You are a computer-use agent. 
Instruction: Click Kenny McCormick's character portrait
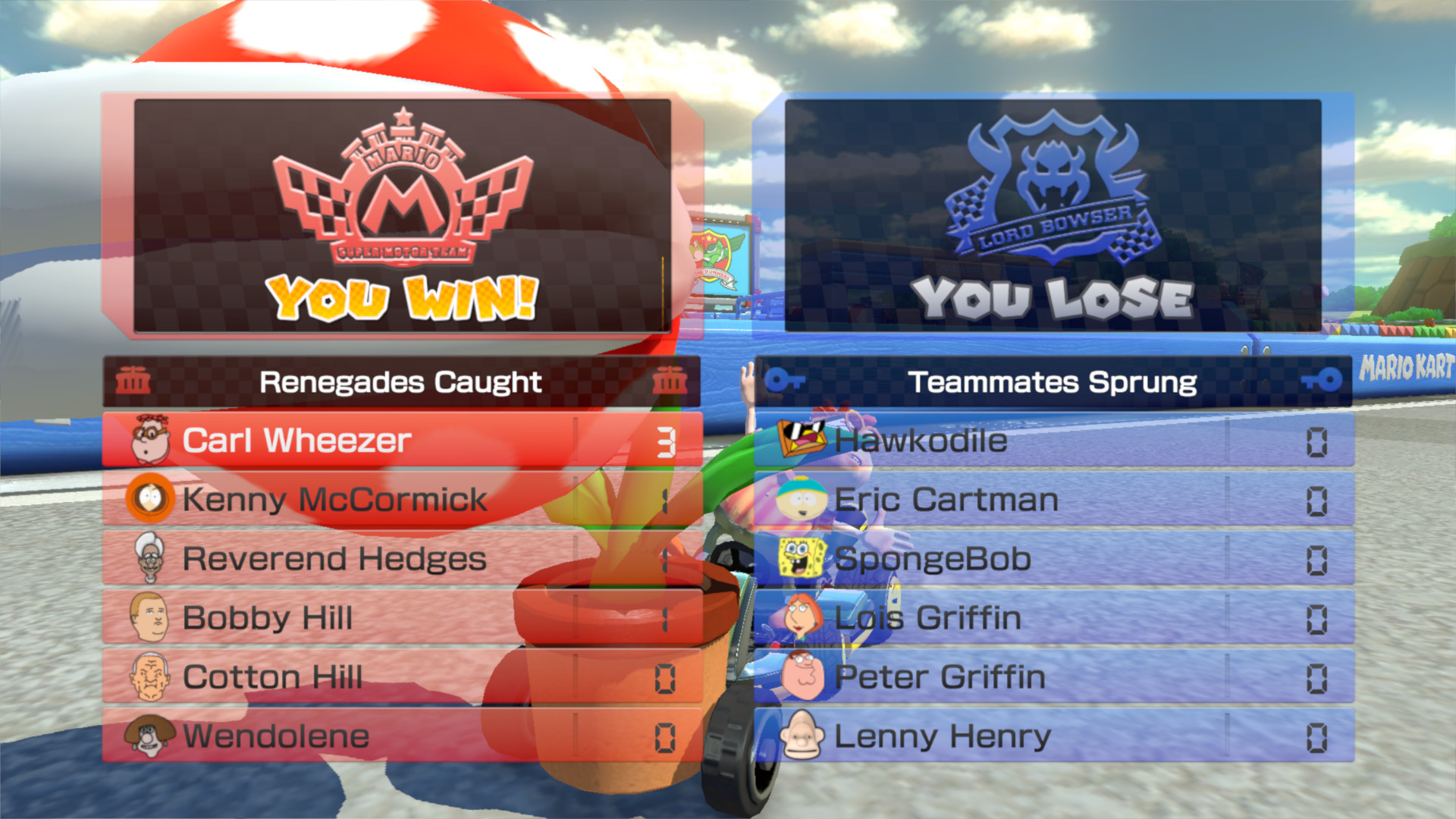150,499
